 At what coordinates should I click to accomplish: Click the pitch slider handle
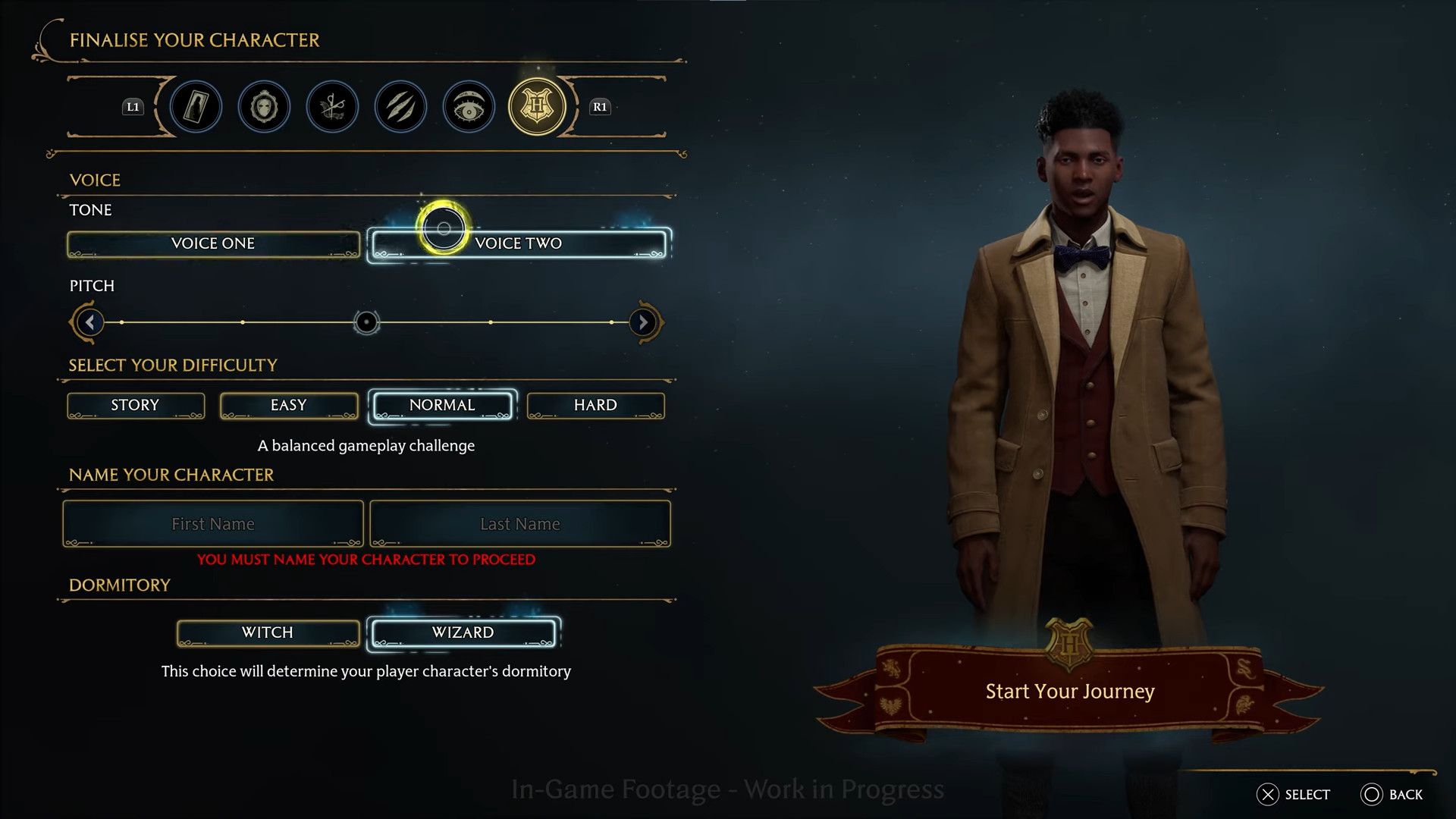click(x=366, y=322)
